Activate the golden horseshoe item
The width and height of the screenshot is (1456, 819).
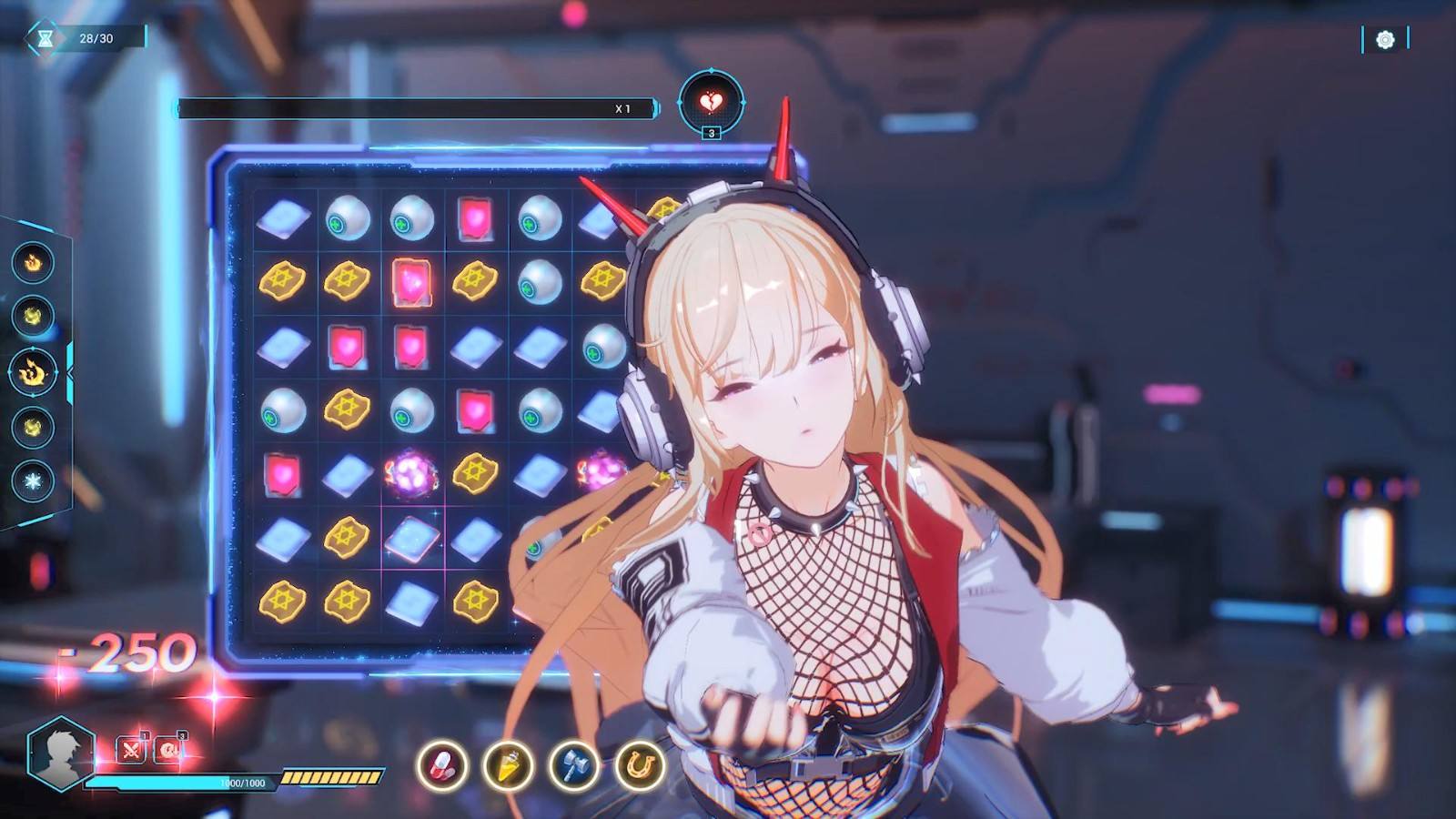(640, 764)
